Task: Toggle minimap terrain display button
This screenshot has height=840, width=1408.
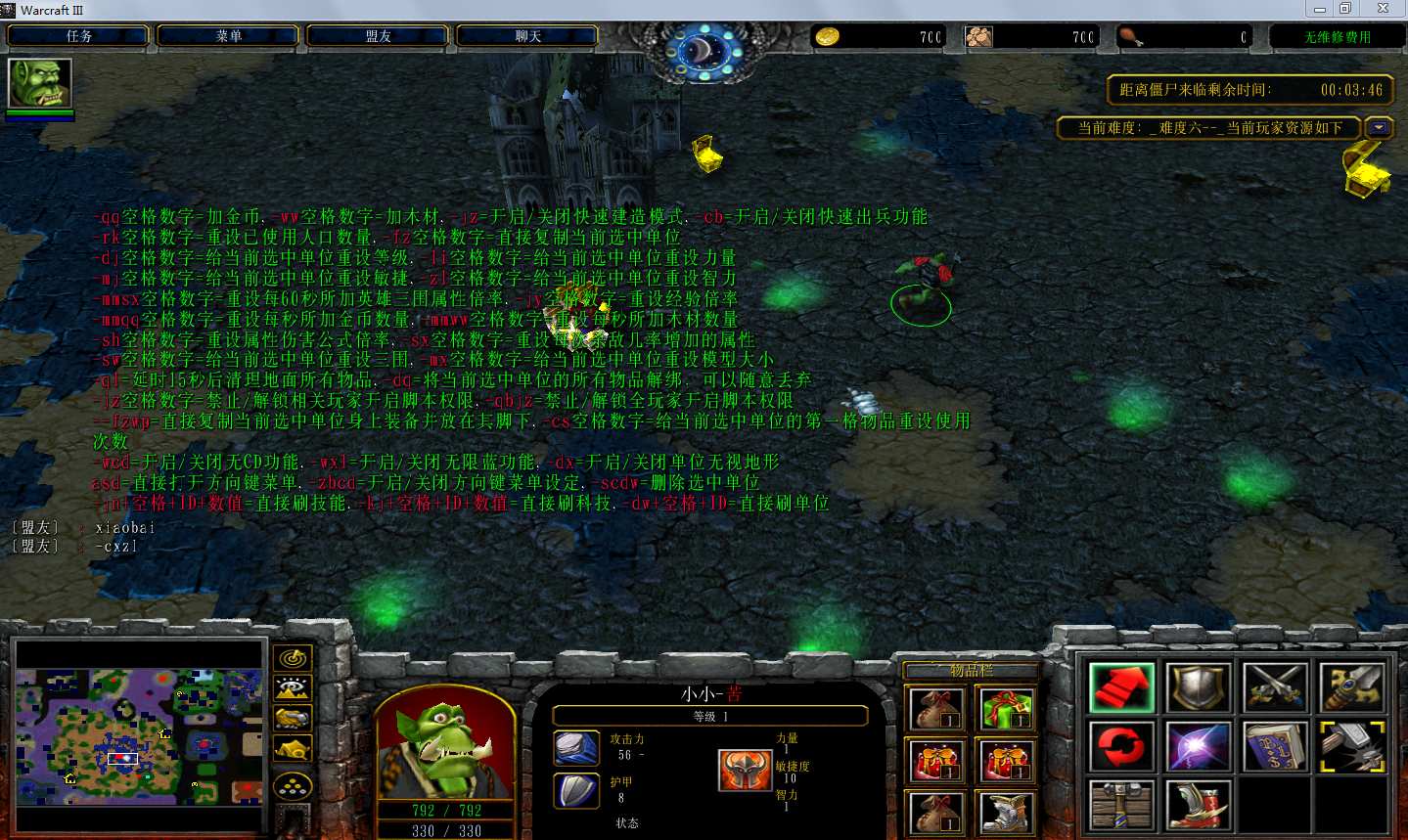Action: point(293,688)
